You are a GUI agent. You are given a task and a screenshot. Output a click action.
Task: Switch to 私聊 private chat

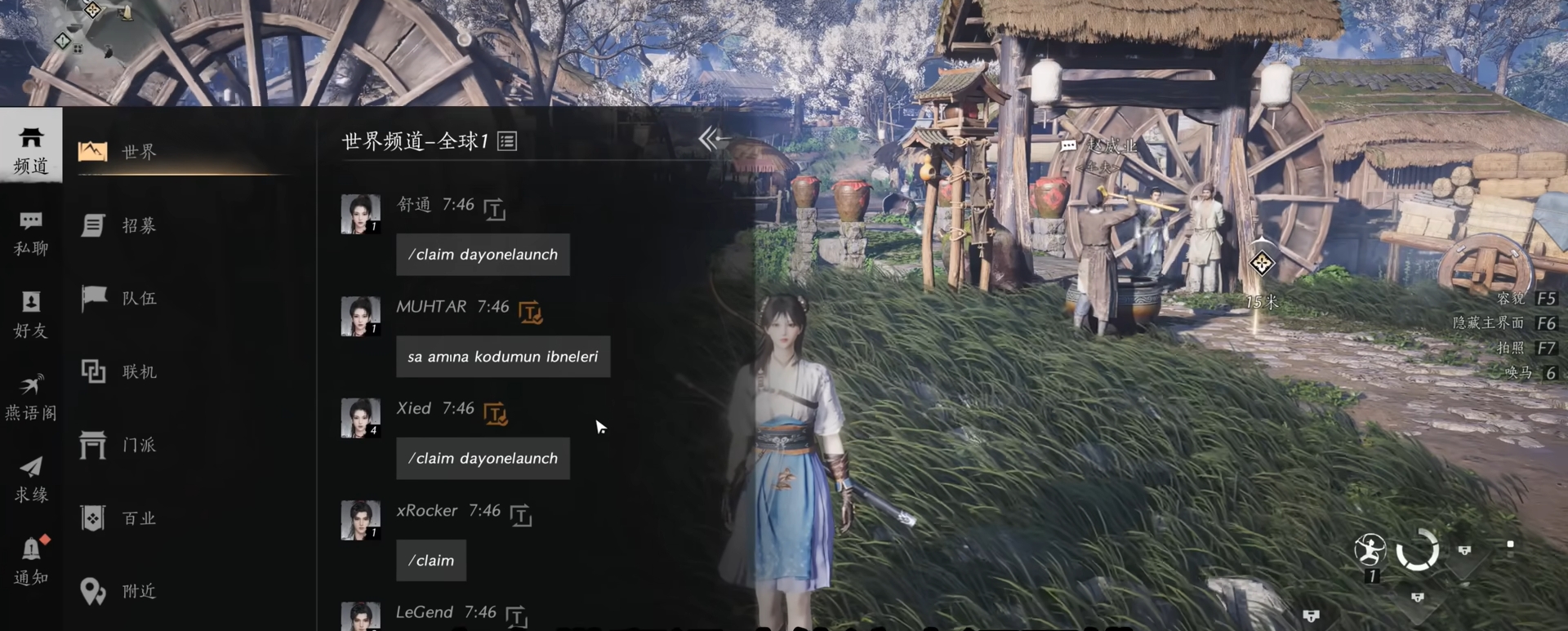pos(31,233)
